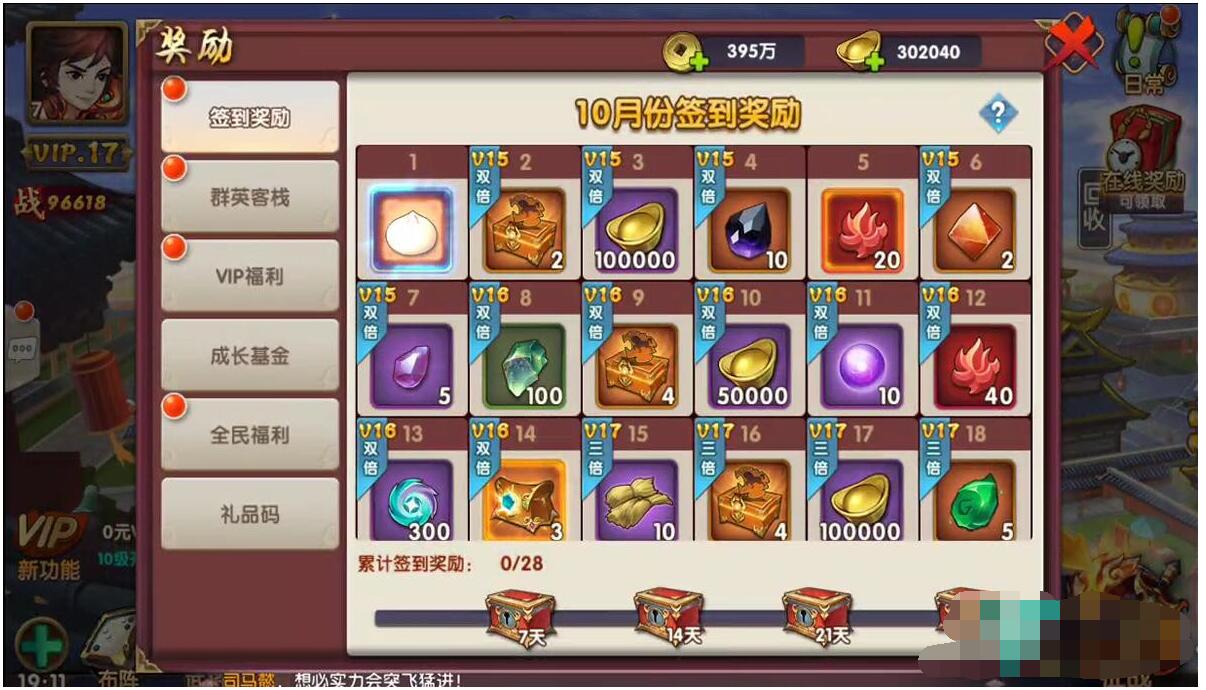Close the rewards panel with the red X
The width and height of the screenshot is (1206, 690).
tap(1071, 43)
